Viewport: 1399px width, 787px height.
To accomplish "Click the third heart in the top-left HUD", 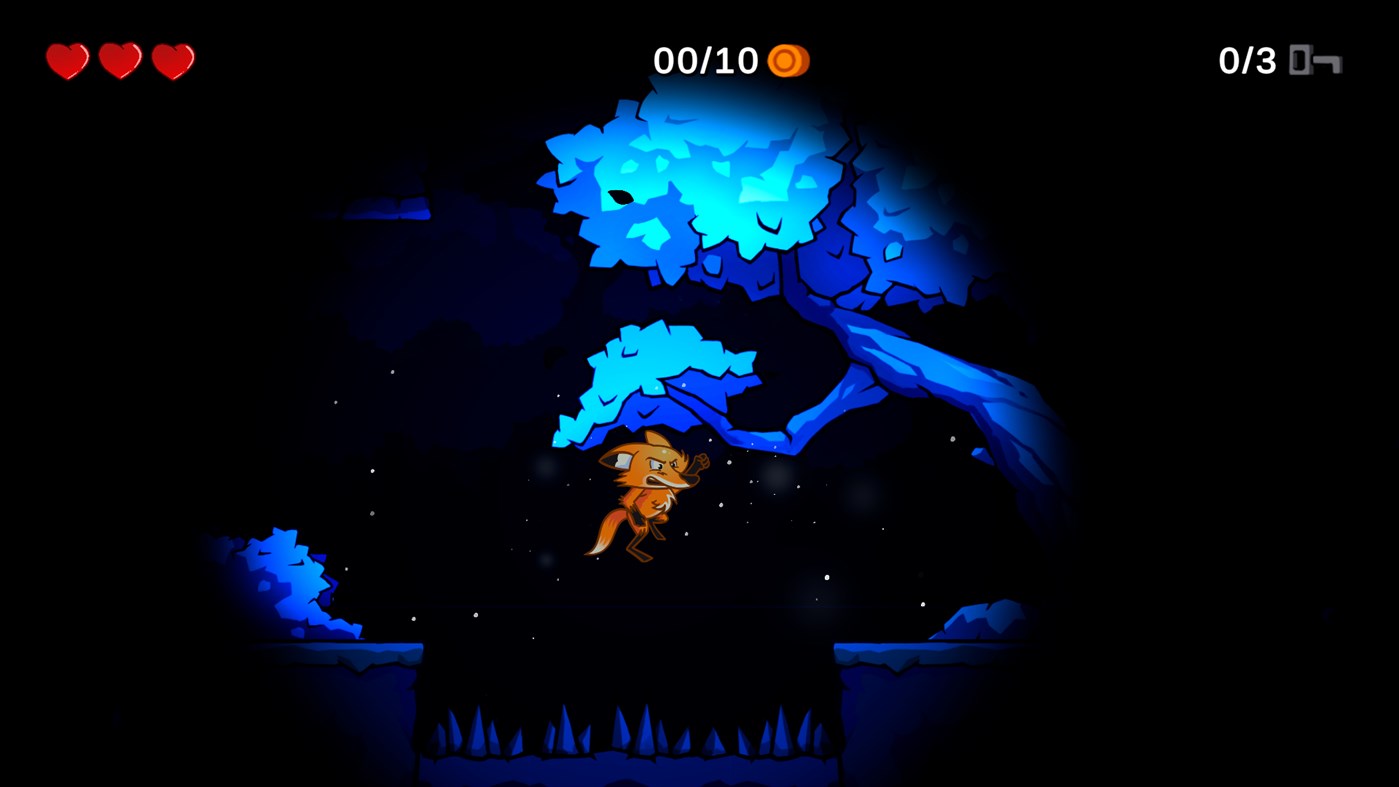I will (x=172, y=60).
